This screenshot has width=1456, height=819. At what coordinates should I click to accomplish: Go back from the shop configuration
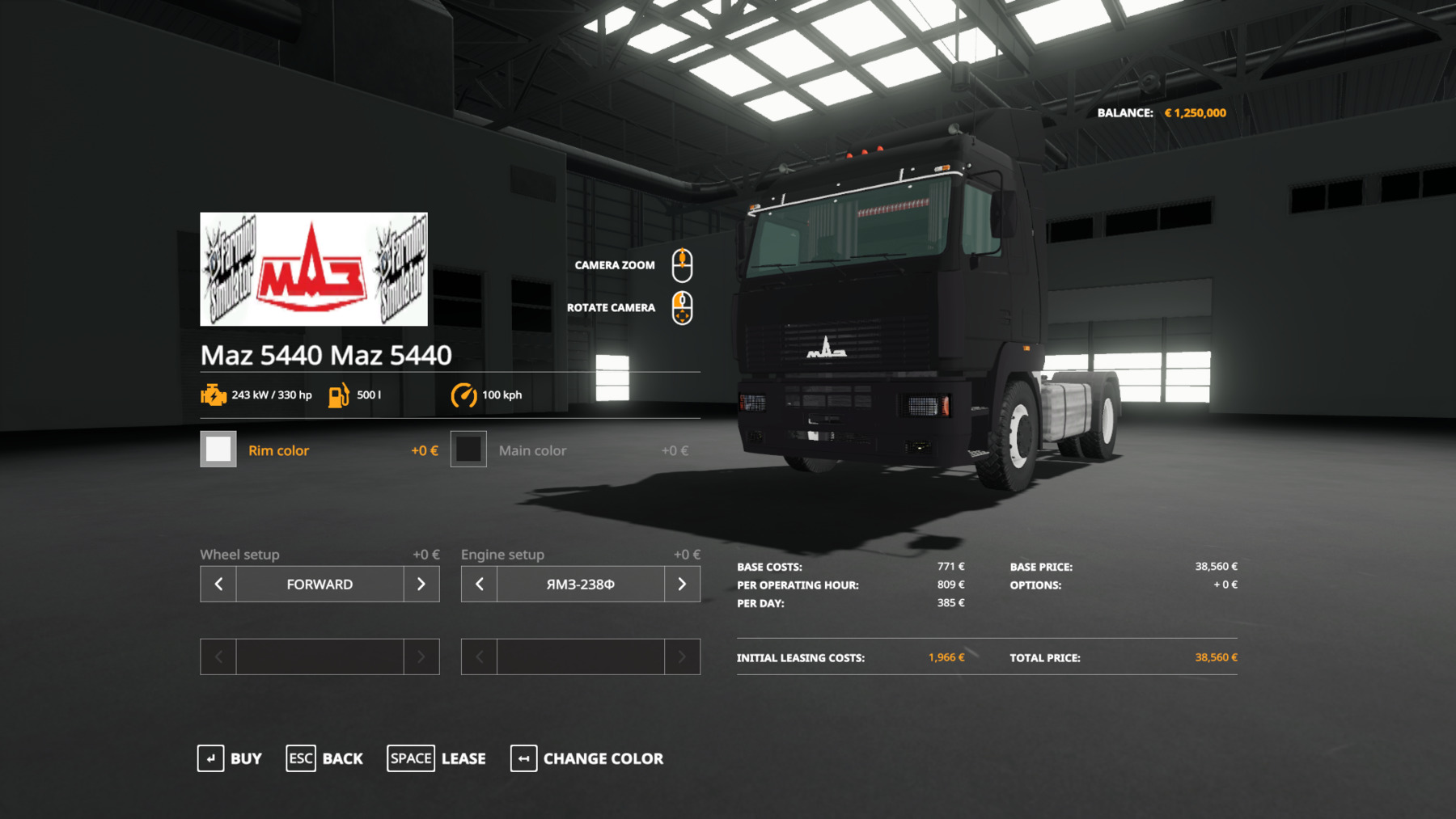pyautogui.click(x=324, y=758)
